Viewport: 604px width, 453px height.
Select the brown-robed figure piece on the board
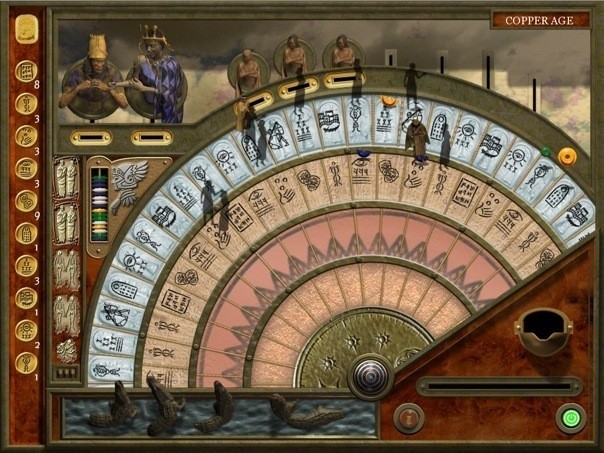[417, 136]
